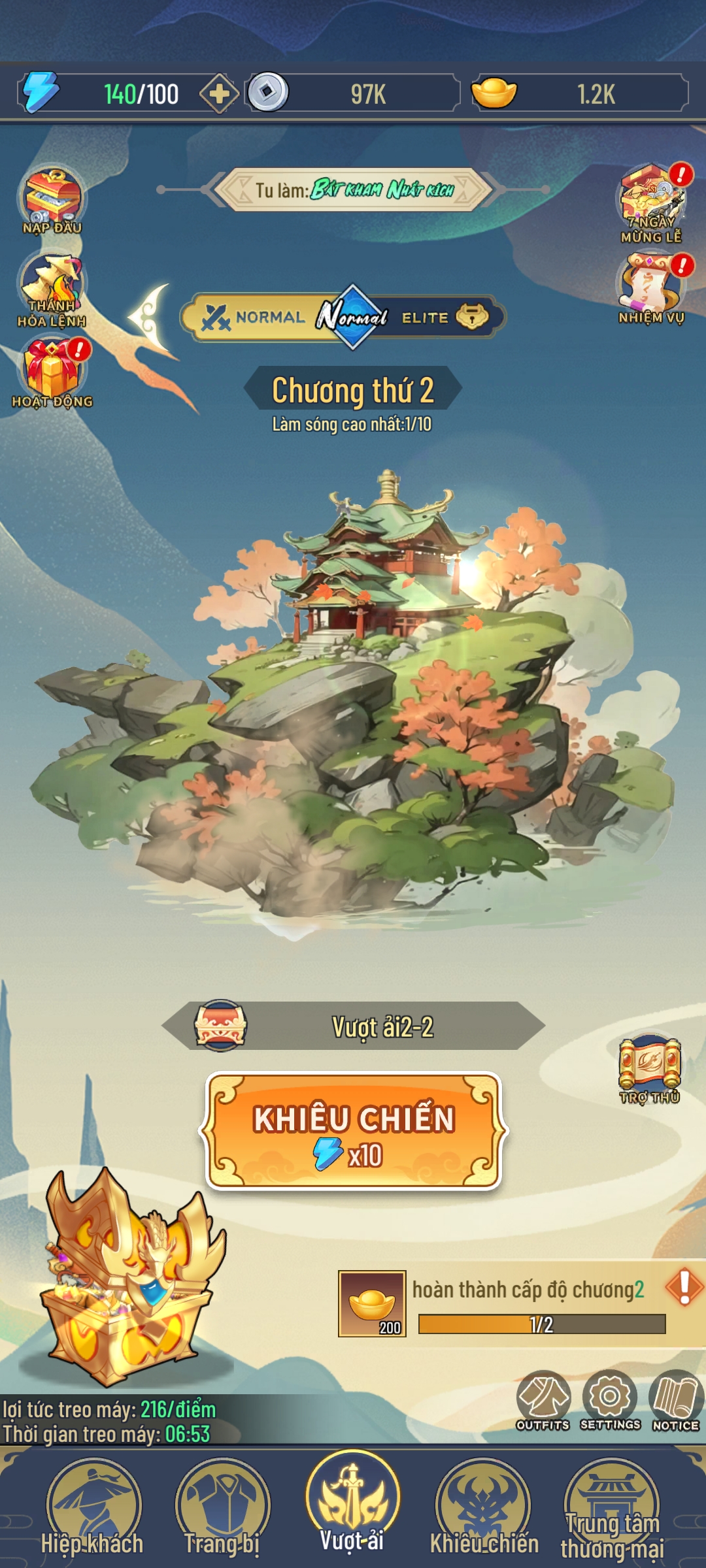Open the Trung tâm thương mại shop tab
The width and height of the screenshot is (706, 1568).
tap(612, 1509)
